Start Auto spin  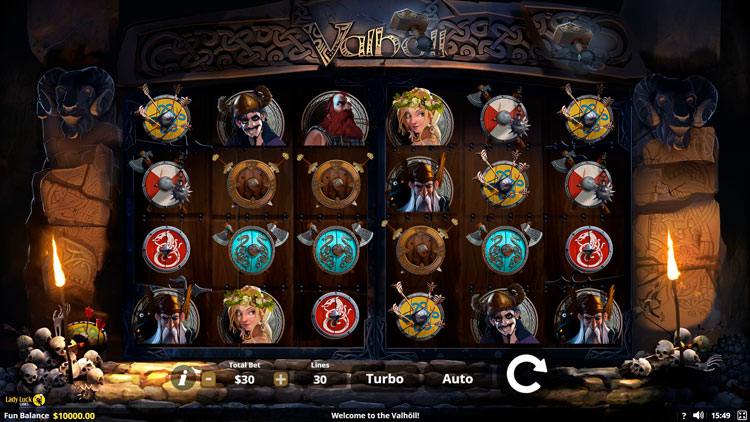pos(457,379)
